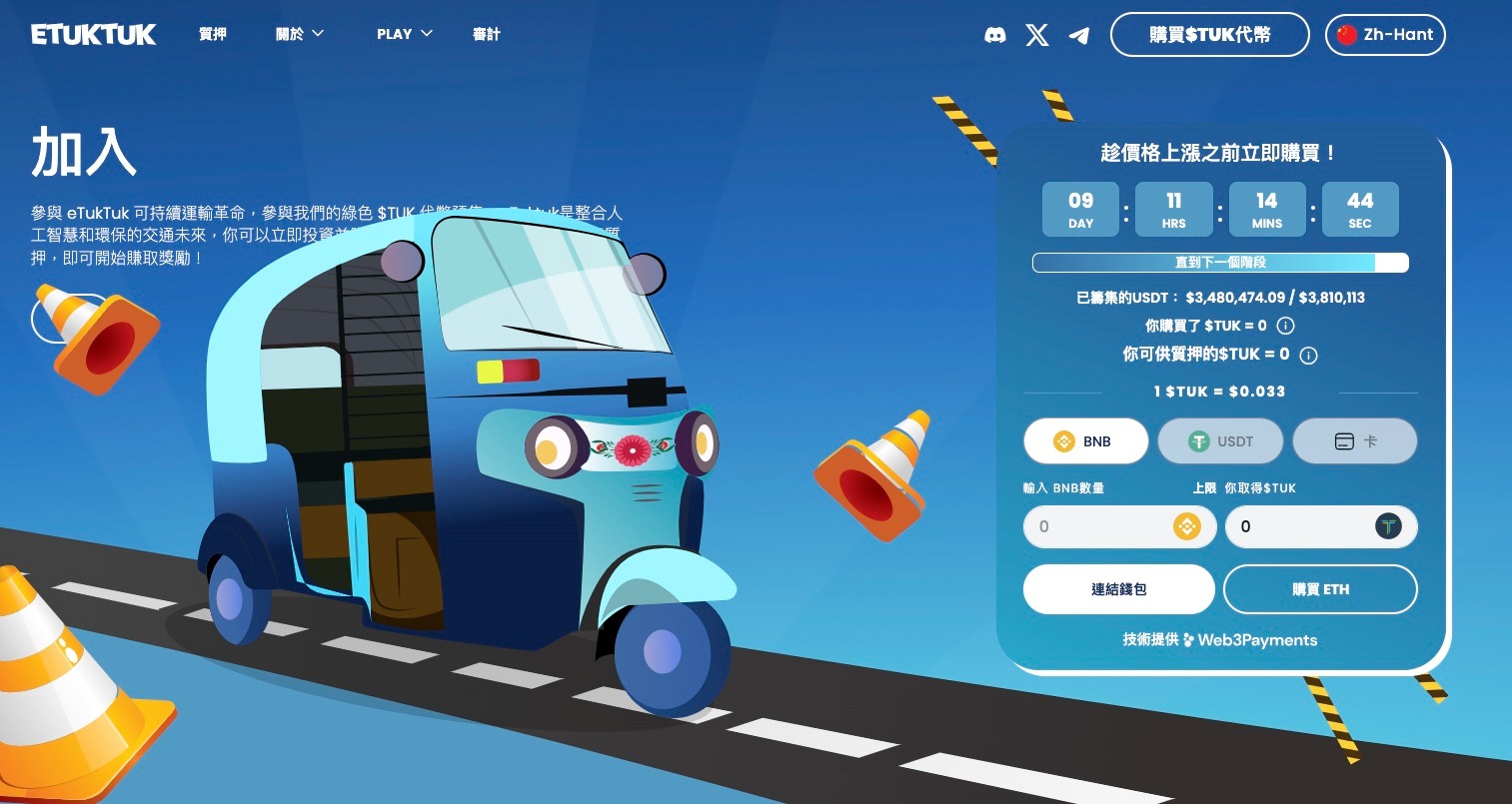Expand the 關於 dropdown menu
The height and width of the screenshot is (804, 1512).
300,34
